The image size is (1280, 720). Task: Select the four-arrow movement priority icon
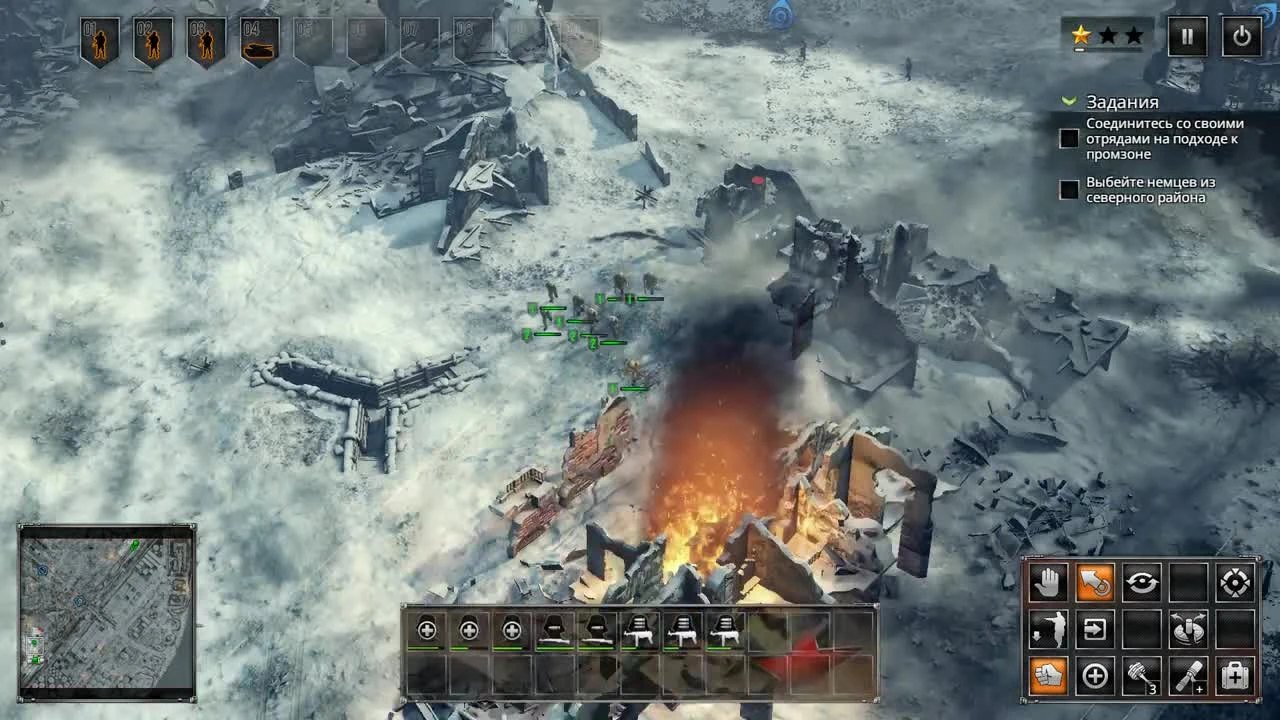[x=1237, y=581]
